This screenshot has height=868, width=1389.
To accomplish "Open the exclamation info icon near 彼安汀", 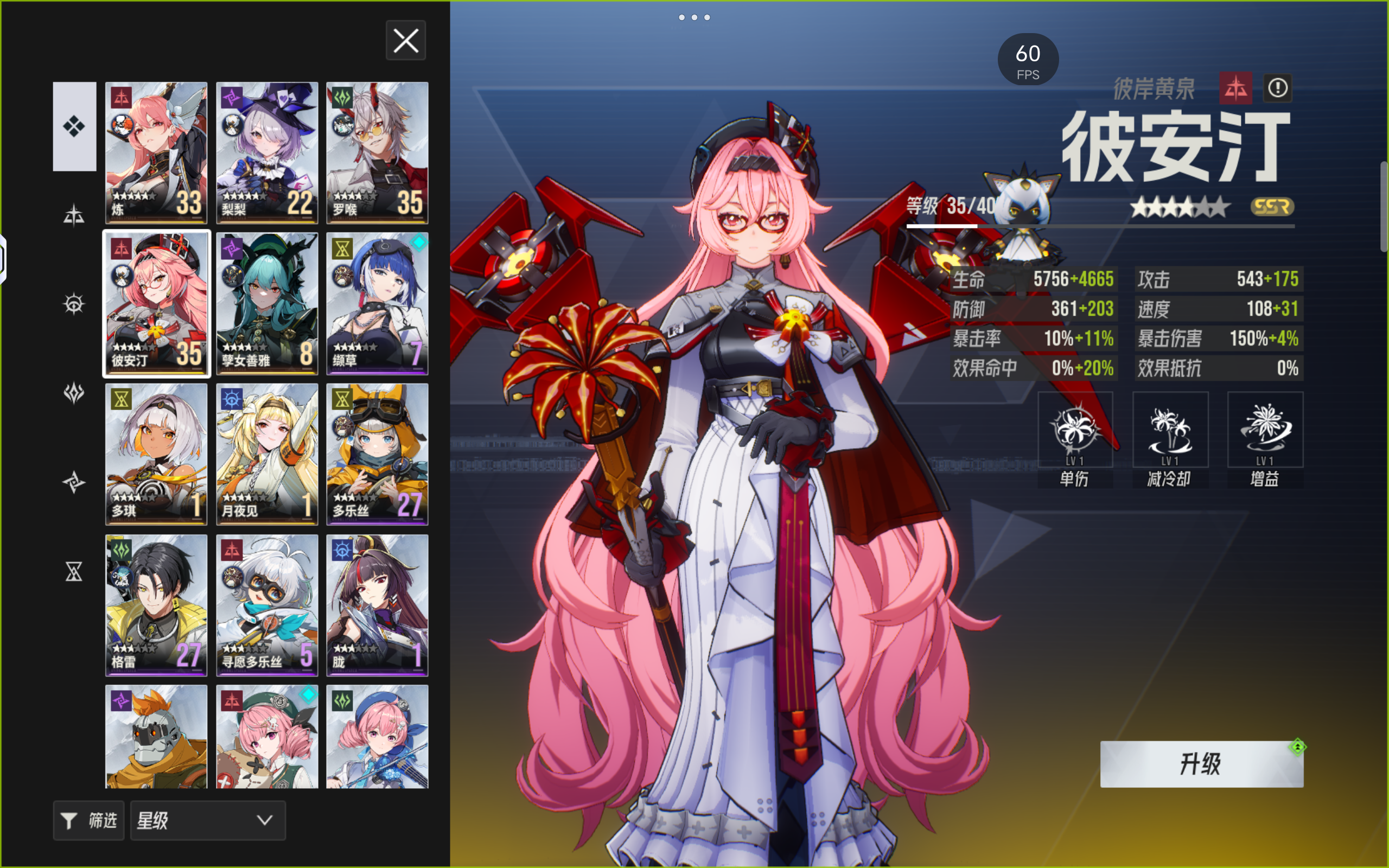I will [1278, 88].
